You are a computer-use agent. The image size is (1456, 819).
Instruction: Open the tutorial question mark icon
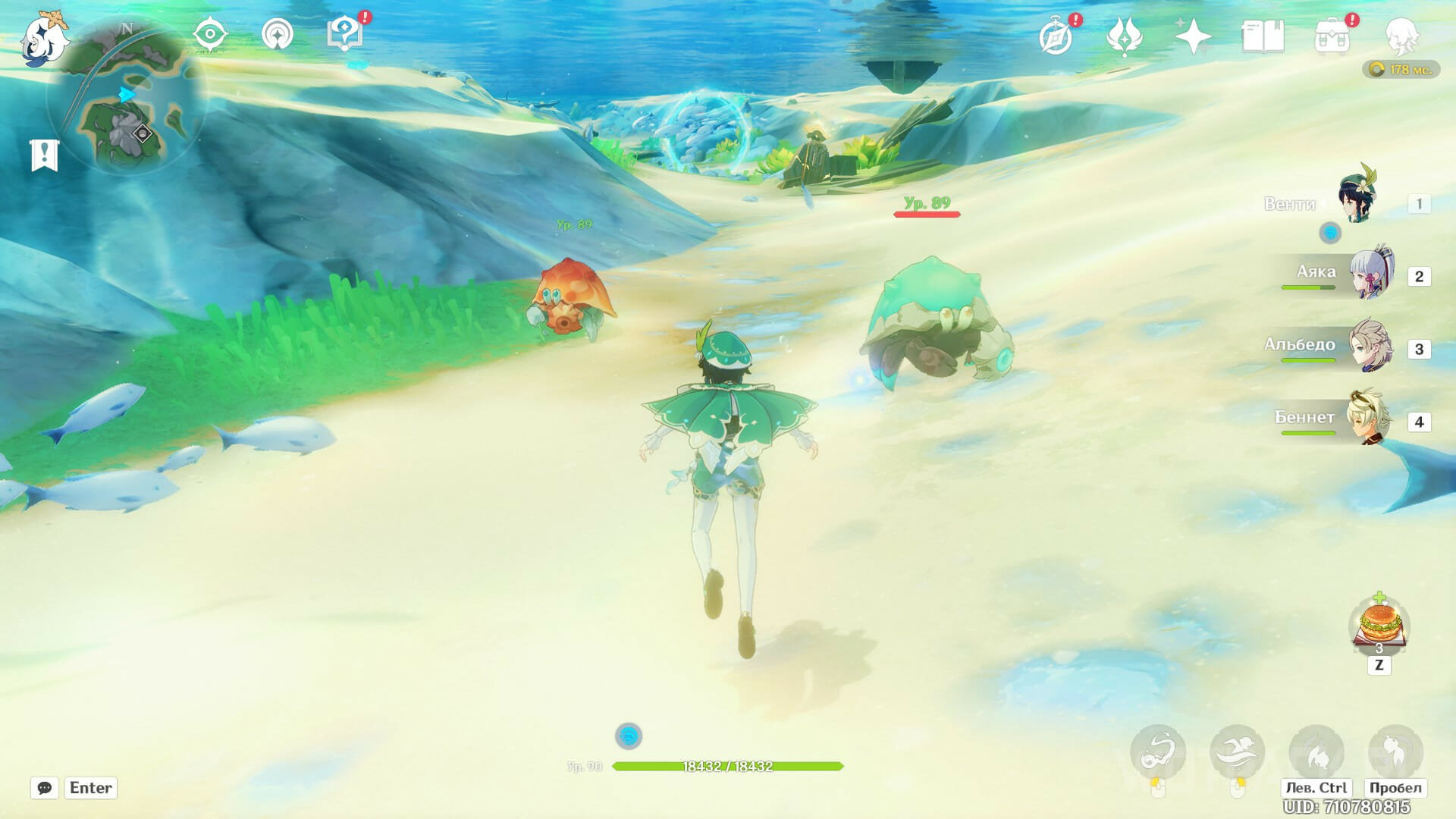pyautogui.click(x=345, y=35)
